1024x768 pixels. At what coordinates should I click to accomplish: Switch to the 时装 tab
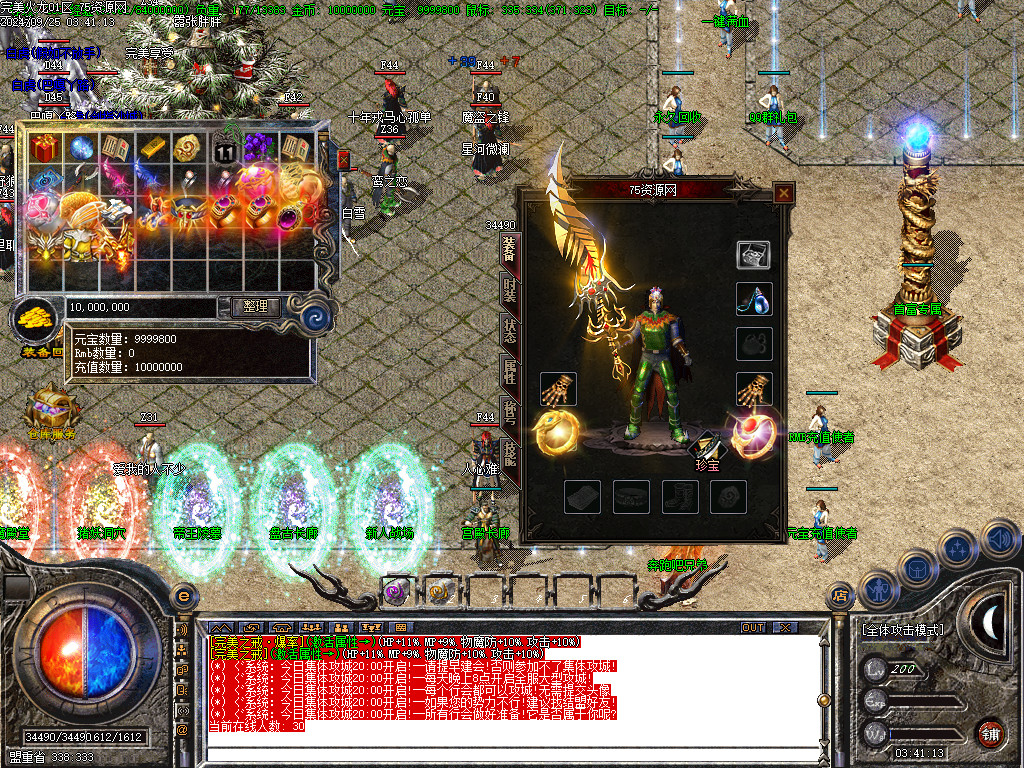point(509,290)
